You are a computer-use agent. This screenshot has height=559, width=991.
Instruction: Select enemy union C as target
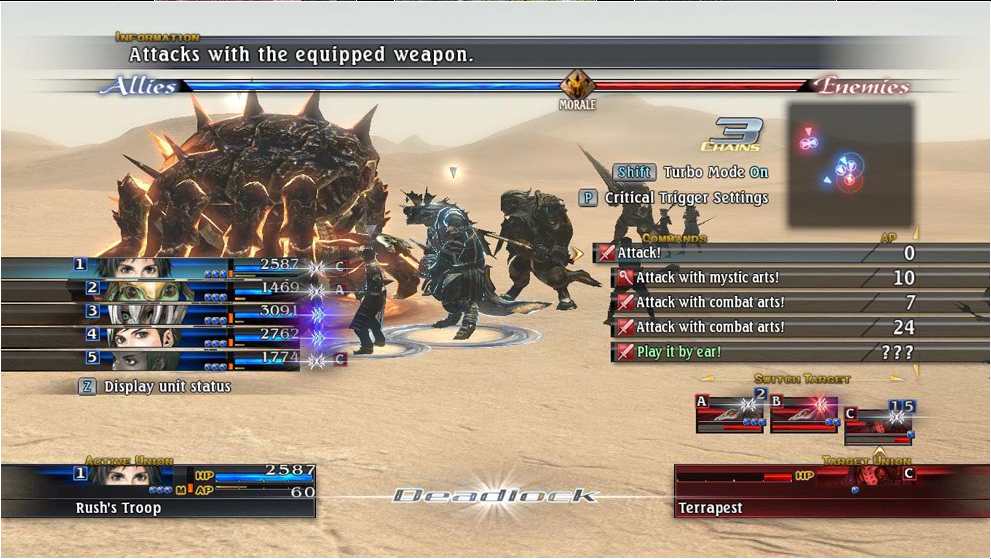point(879,424)
